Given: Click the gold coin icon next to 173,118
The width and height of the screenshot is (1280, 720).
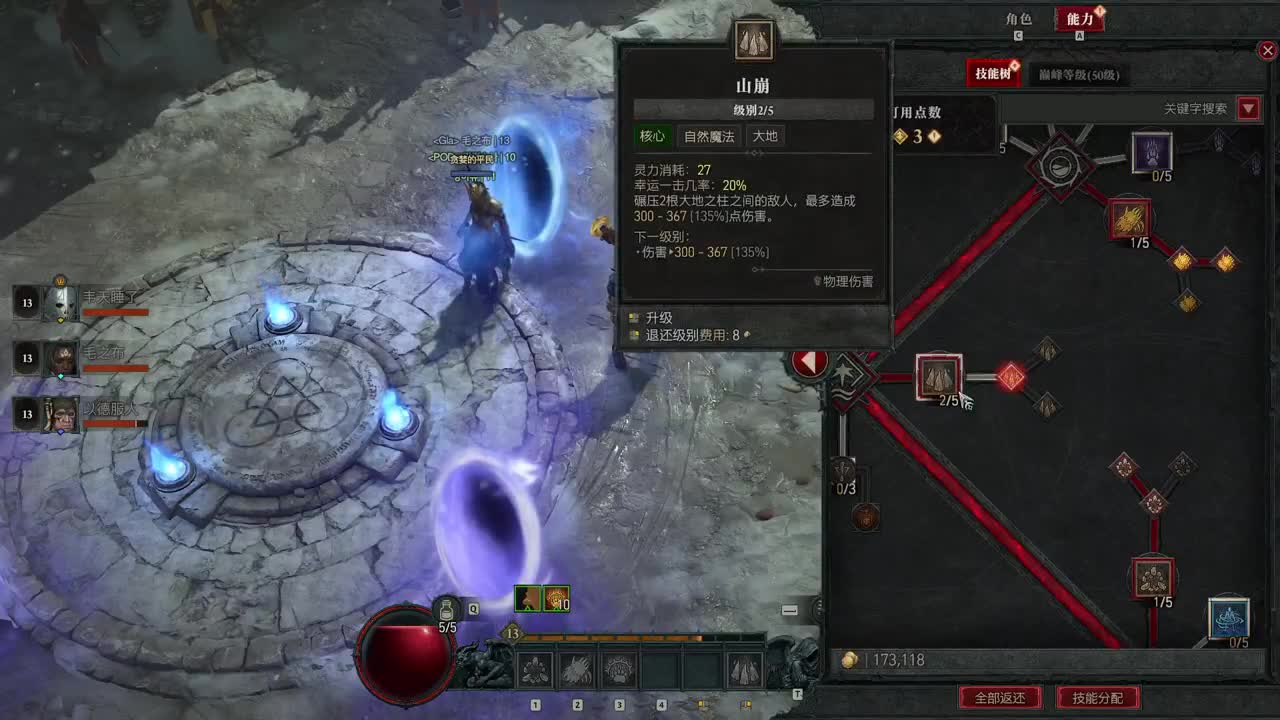Looking at the screenshot, I should pyautogui.click(x=850, y=660).
